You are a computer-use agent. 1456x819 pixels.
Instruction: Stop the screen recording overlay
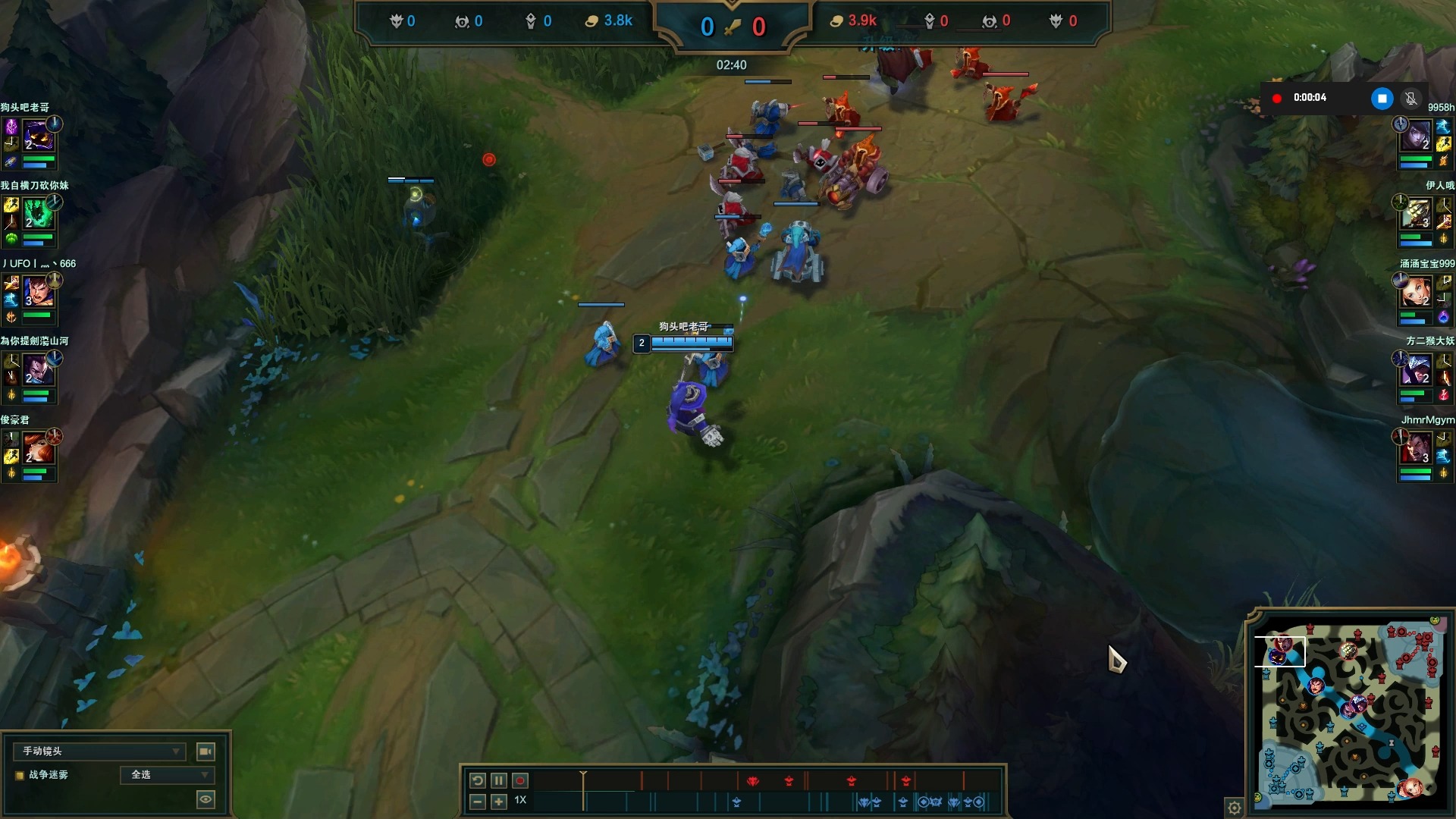1382,98
